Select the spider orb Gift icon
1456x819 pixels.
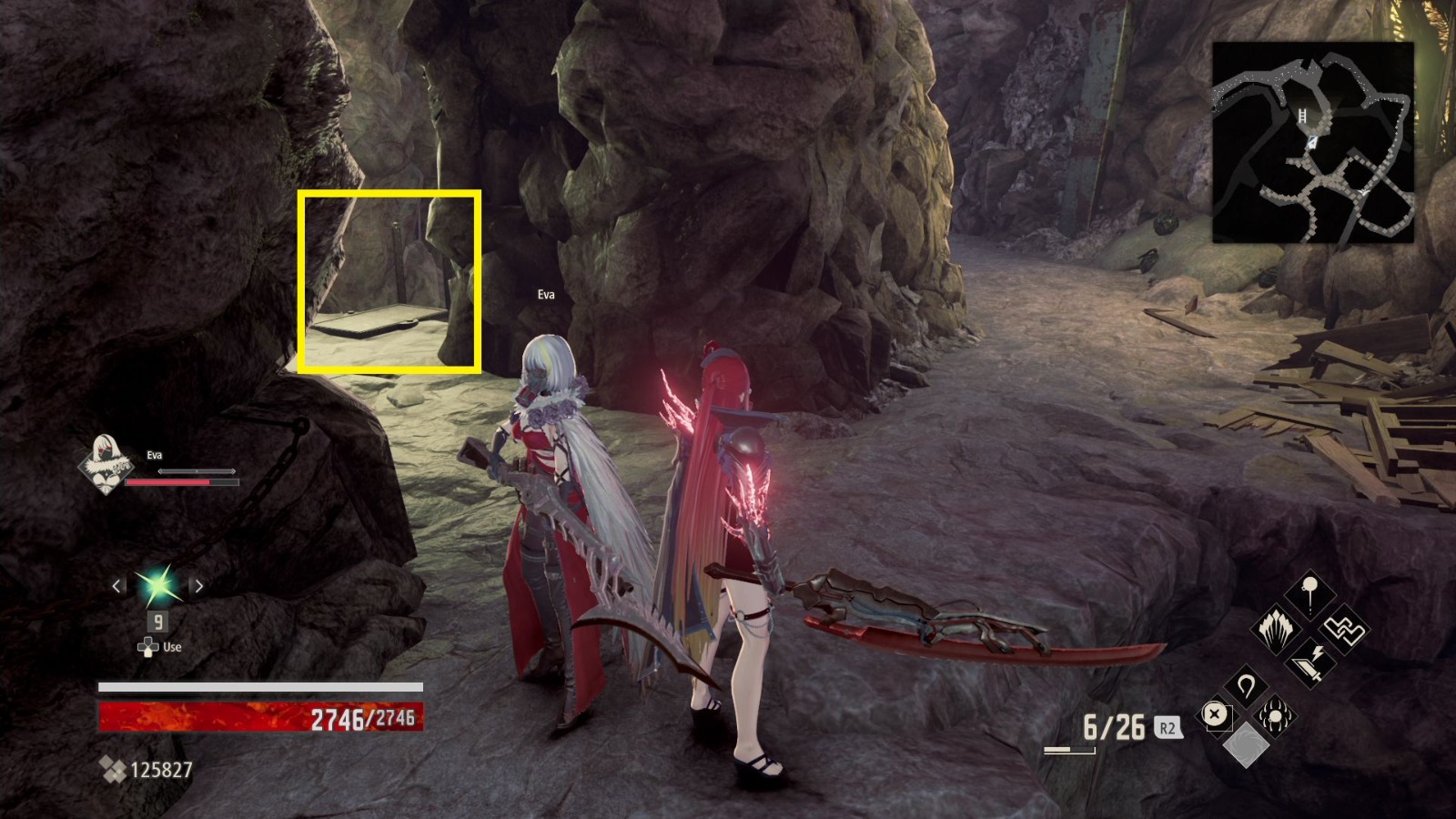1275,716
